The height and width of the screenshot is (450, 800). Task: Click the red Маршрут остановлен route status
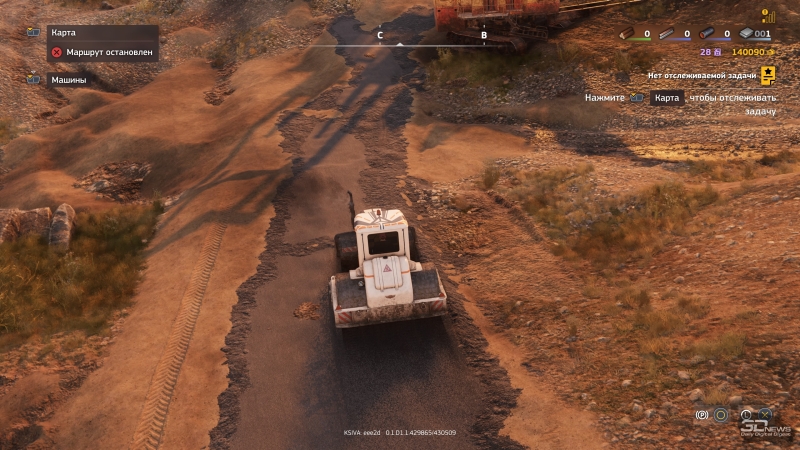pos(100,51)
